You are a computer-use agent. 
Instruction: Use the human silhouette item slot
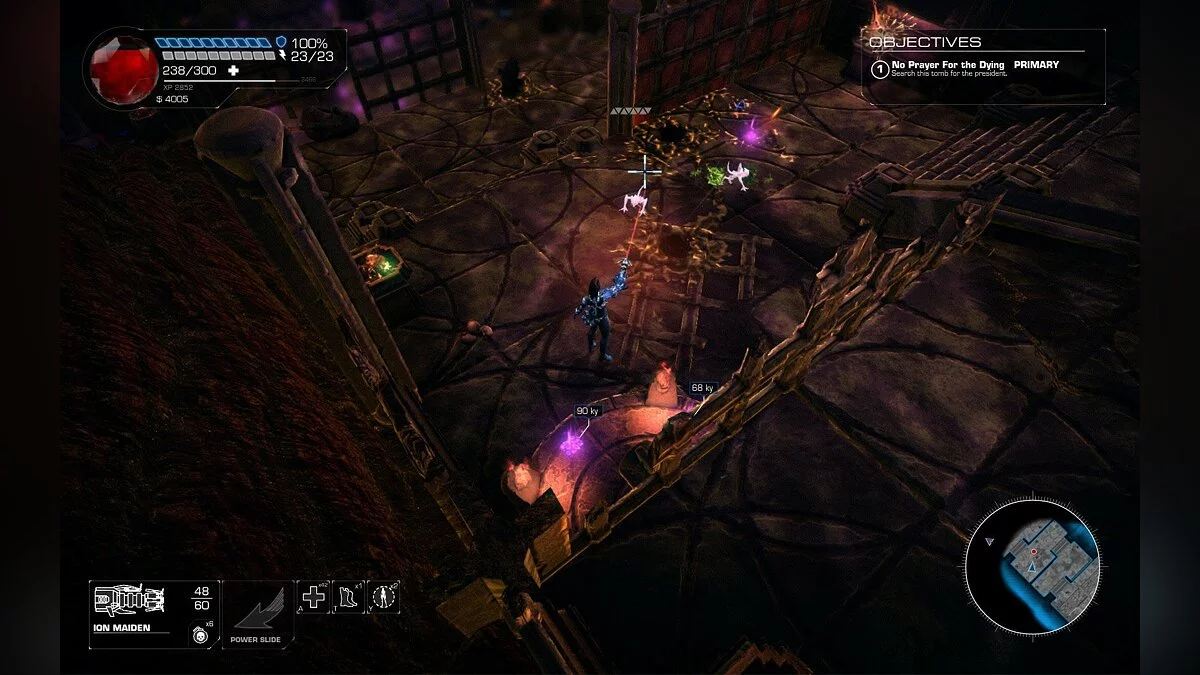coord(383,597)
